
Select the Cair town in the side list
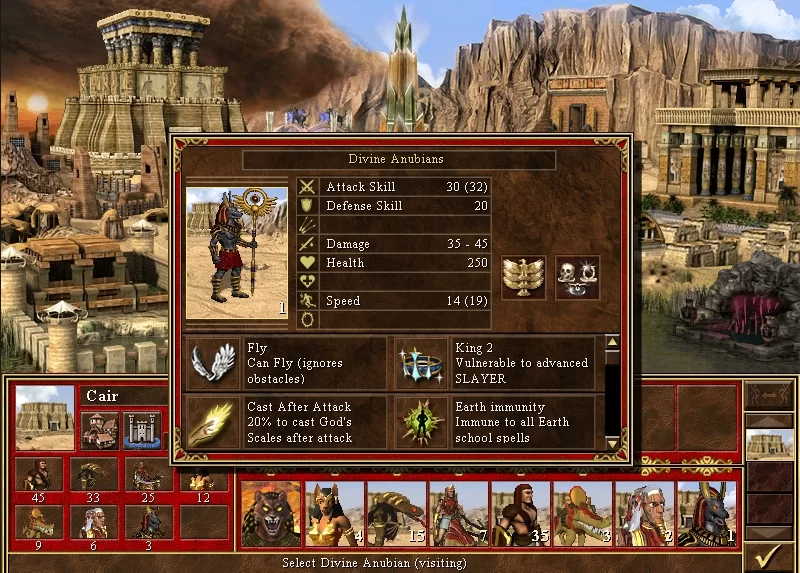(770, 444)
